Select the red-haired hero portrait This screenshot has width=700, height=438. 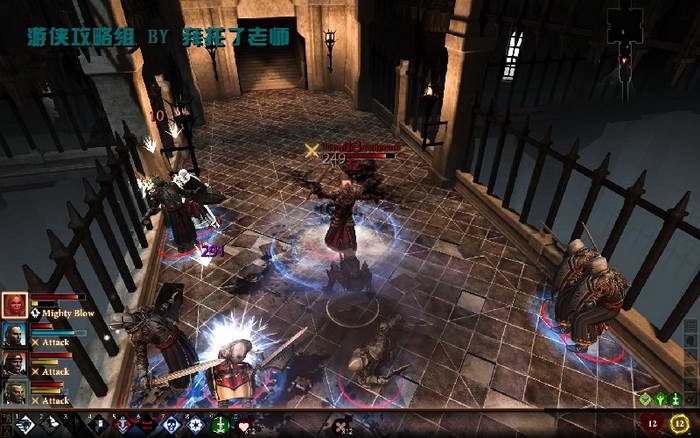[14, 305]
